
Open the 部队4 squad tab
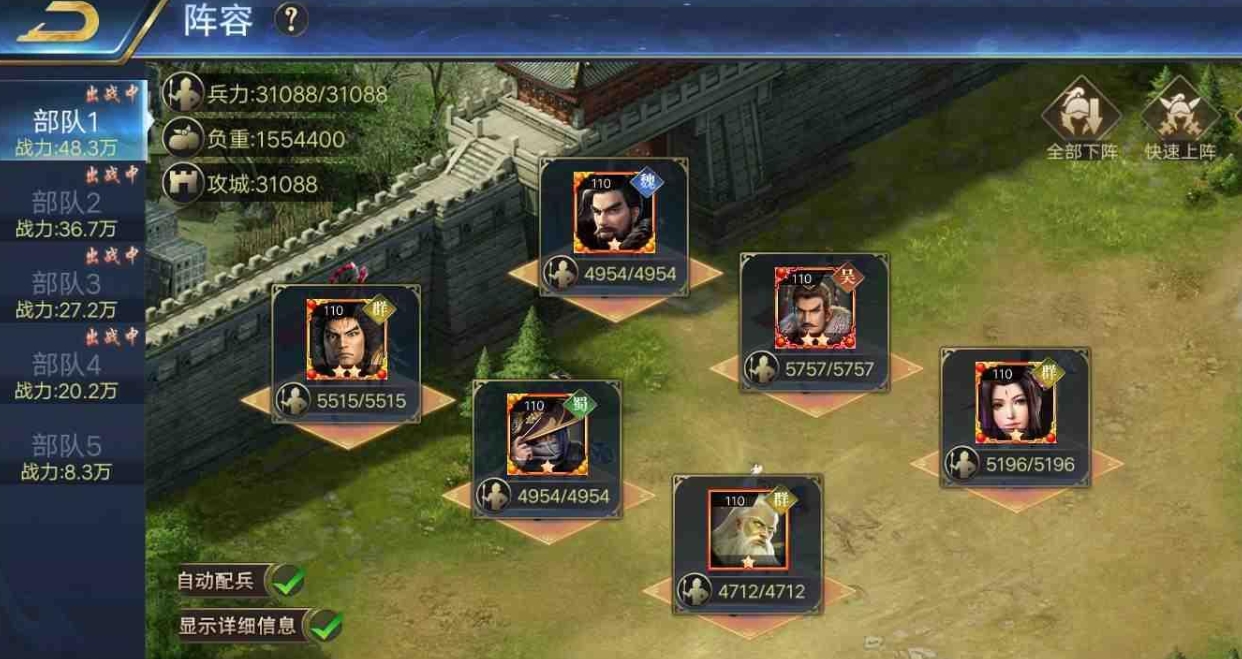pyautogui.click(x=68, y=375)
